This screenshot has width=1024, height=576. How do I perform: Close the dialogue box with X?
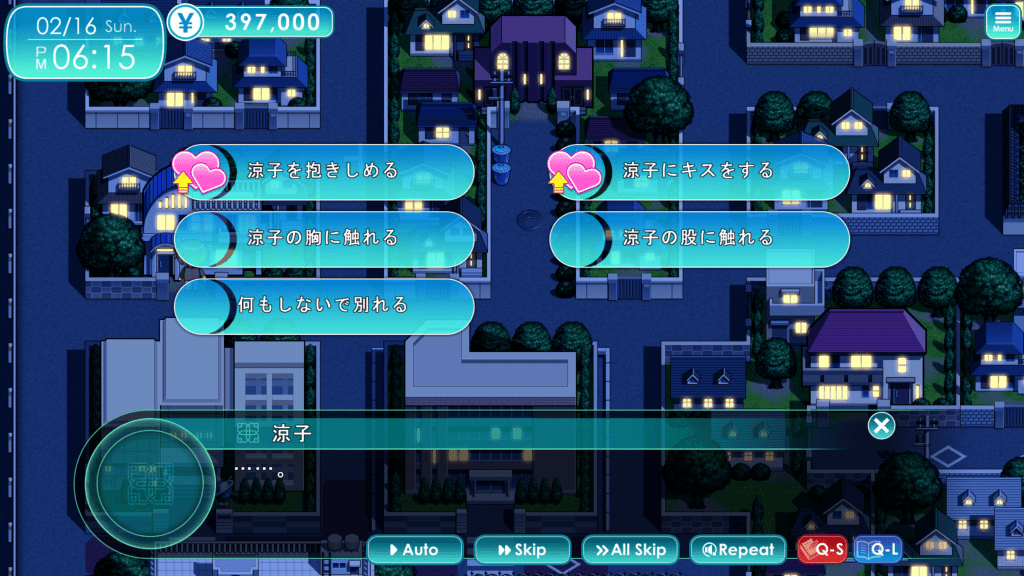(881, 427)
